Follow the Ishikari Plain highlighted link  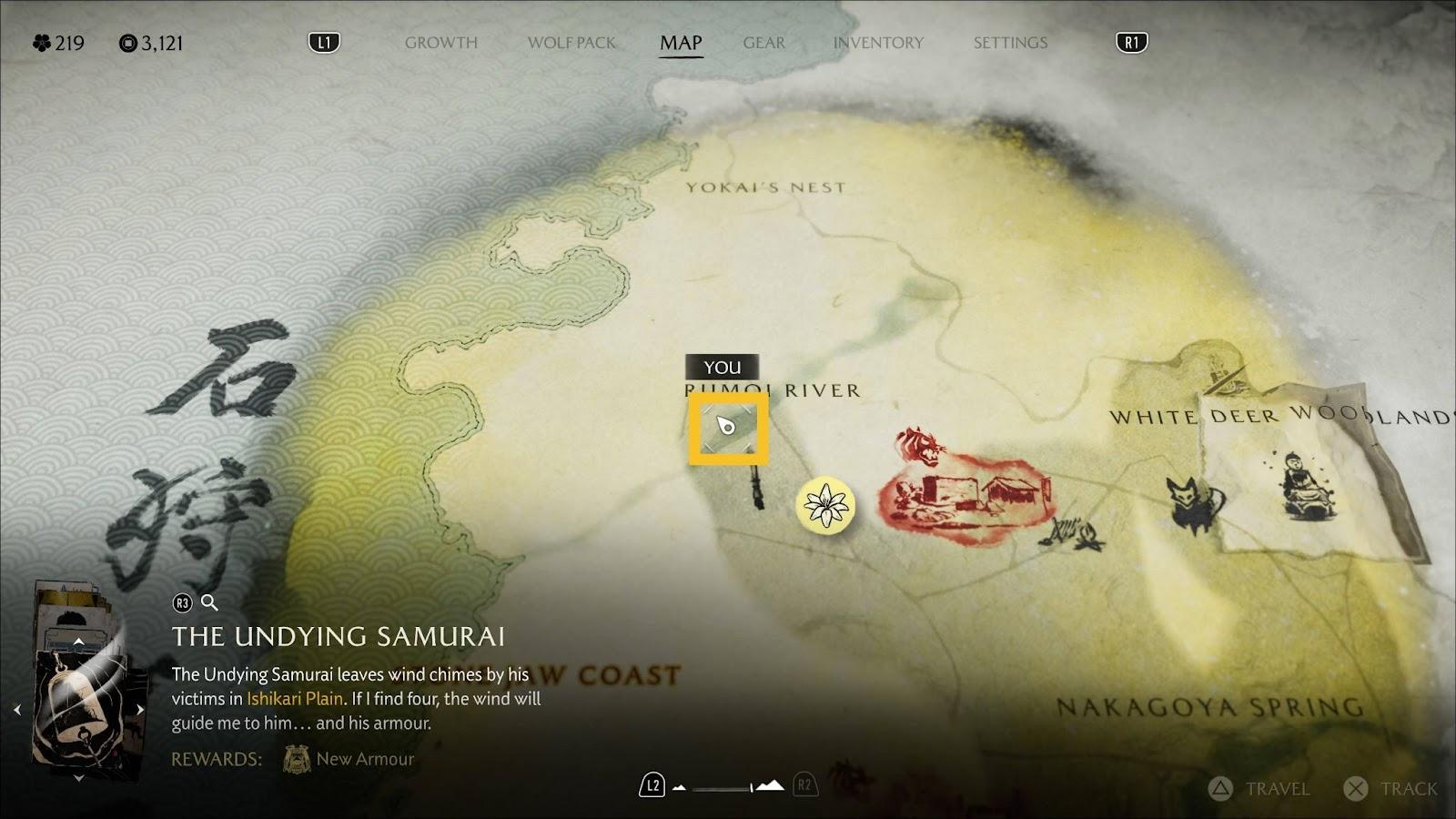295,699
